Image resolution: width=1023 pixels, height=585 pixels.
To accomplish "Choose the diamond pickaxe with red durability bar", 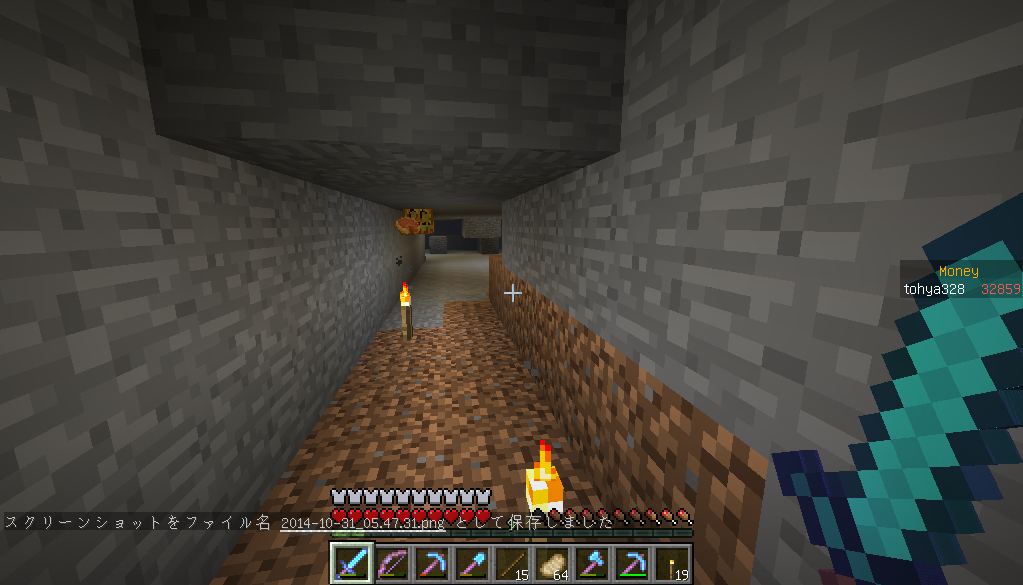I will click(430, 563).
